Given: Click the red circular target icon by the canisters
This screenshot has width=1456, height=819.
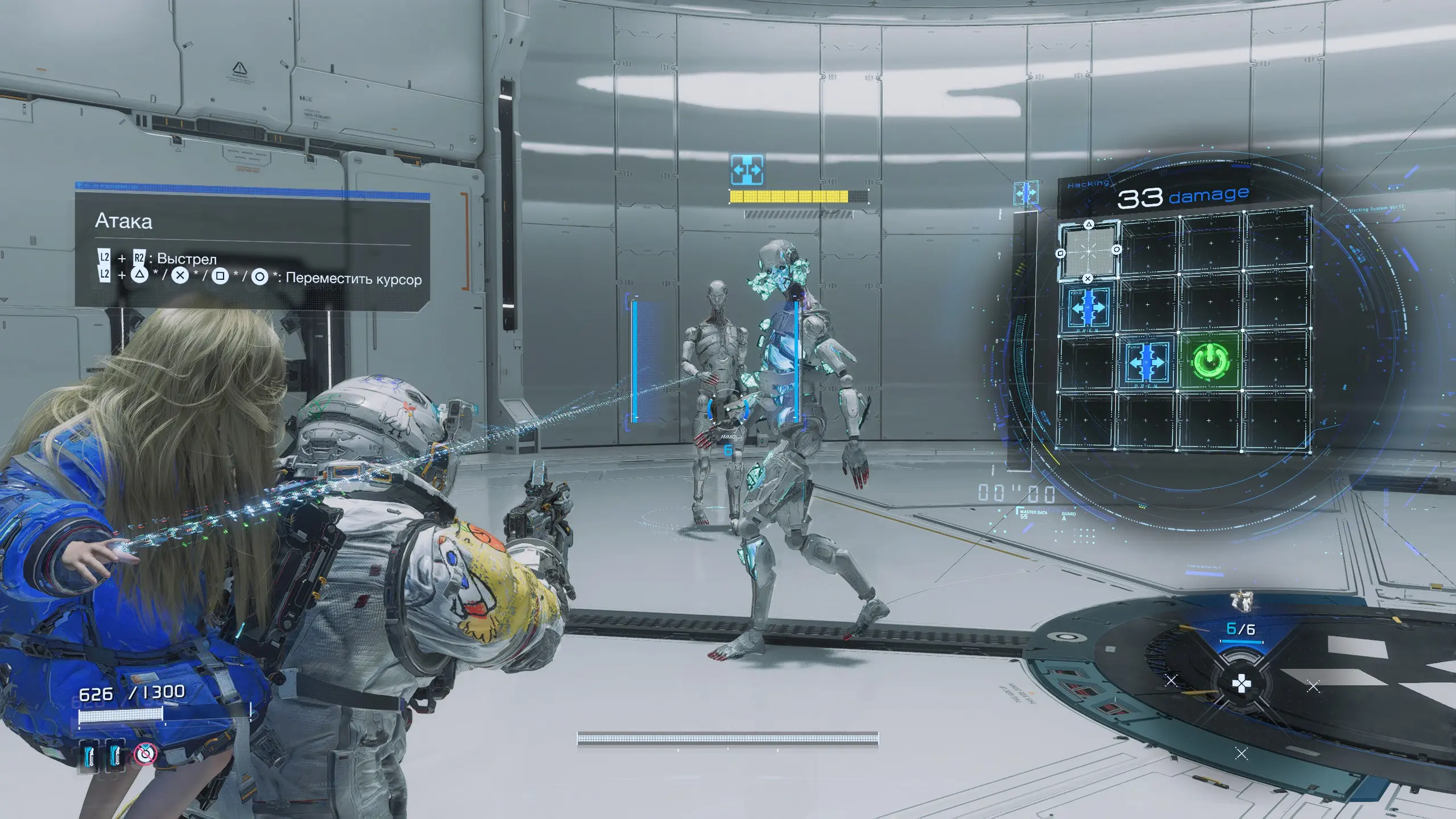Looking at the screenshot, I should click(x=146, y=754).
